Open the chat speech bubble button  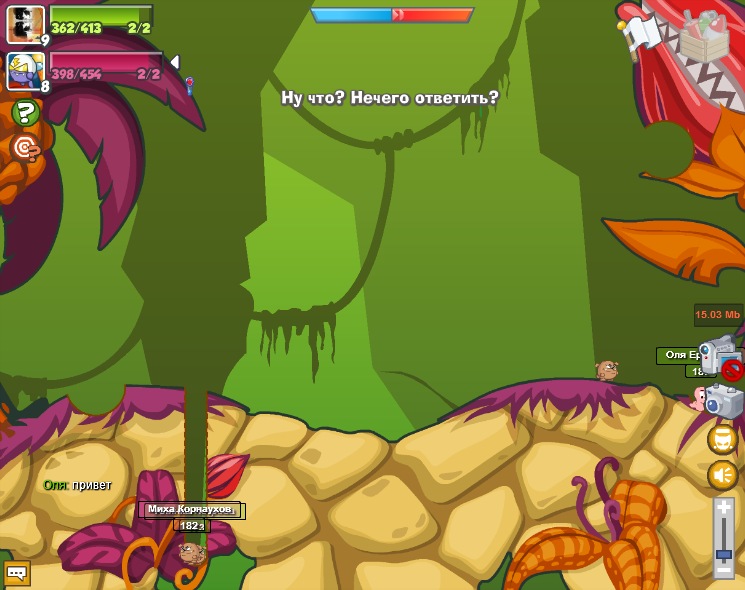[x=17, y=573]
